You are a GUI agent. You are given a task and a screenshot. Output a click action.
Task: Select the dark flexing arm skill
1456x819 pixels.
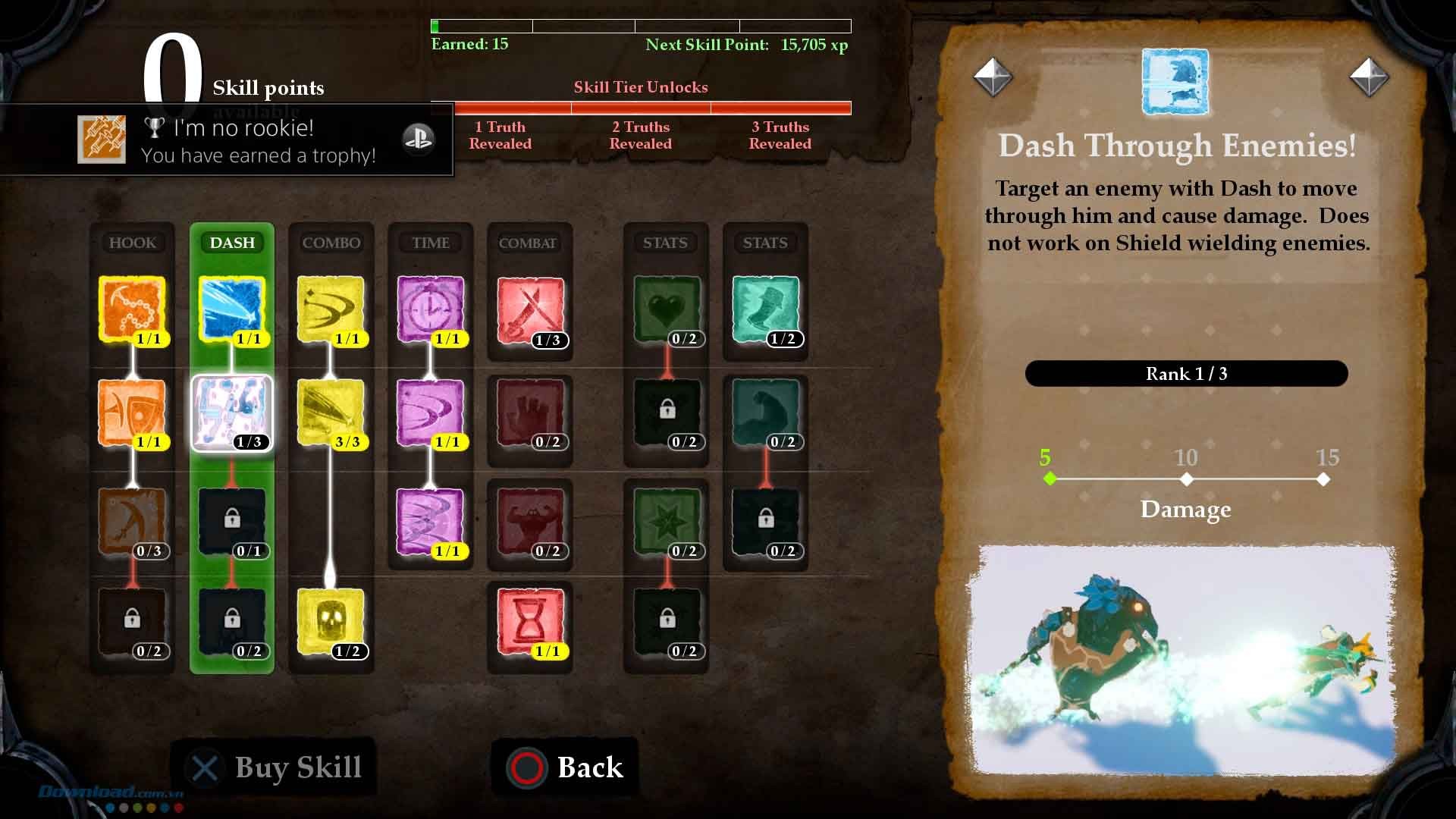coord(765,413)
